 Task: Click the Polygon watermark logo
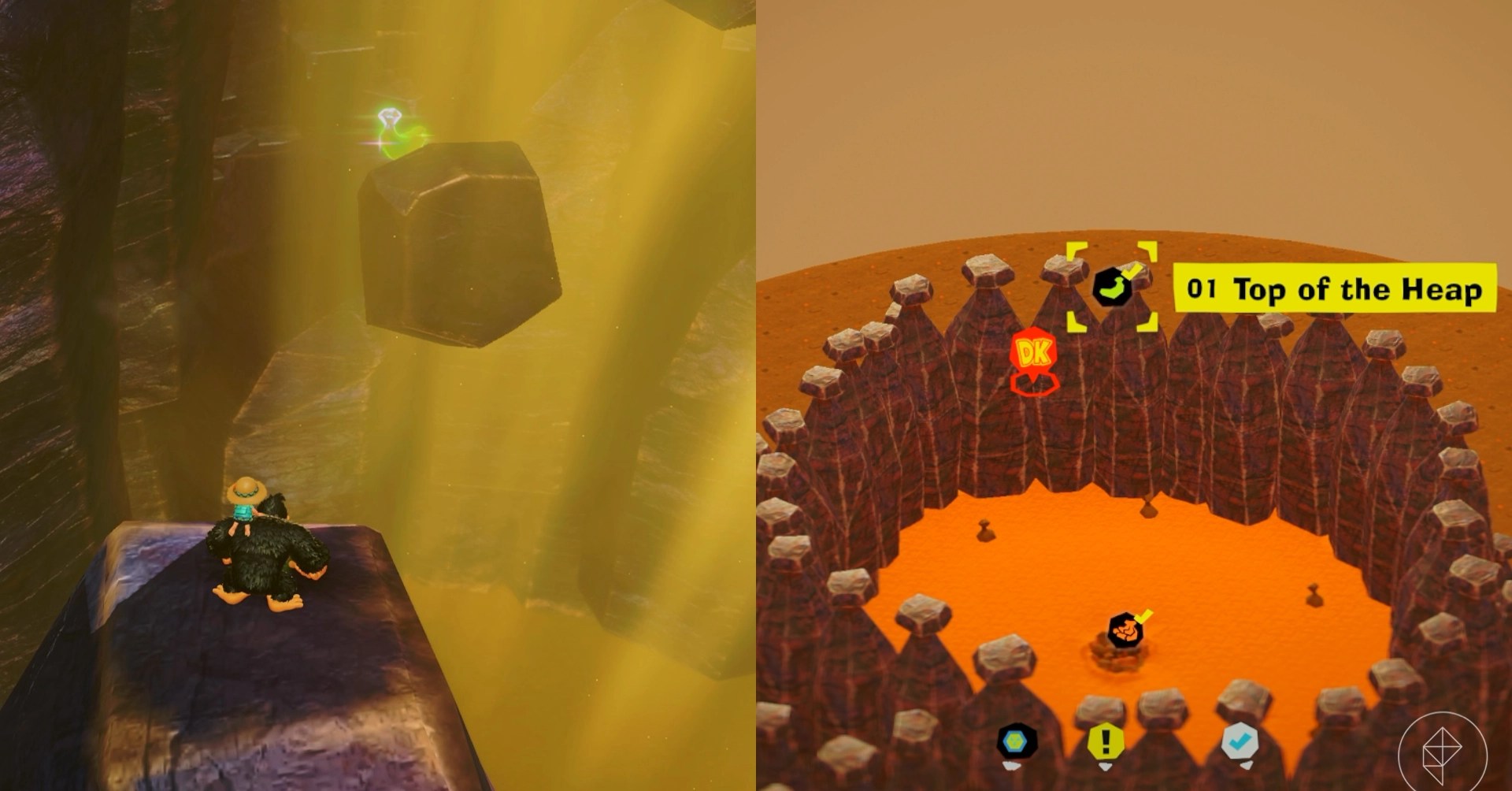pyautogui.click(x=1443, y=752)
